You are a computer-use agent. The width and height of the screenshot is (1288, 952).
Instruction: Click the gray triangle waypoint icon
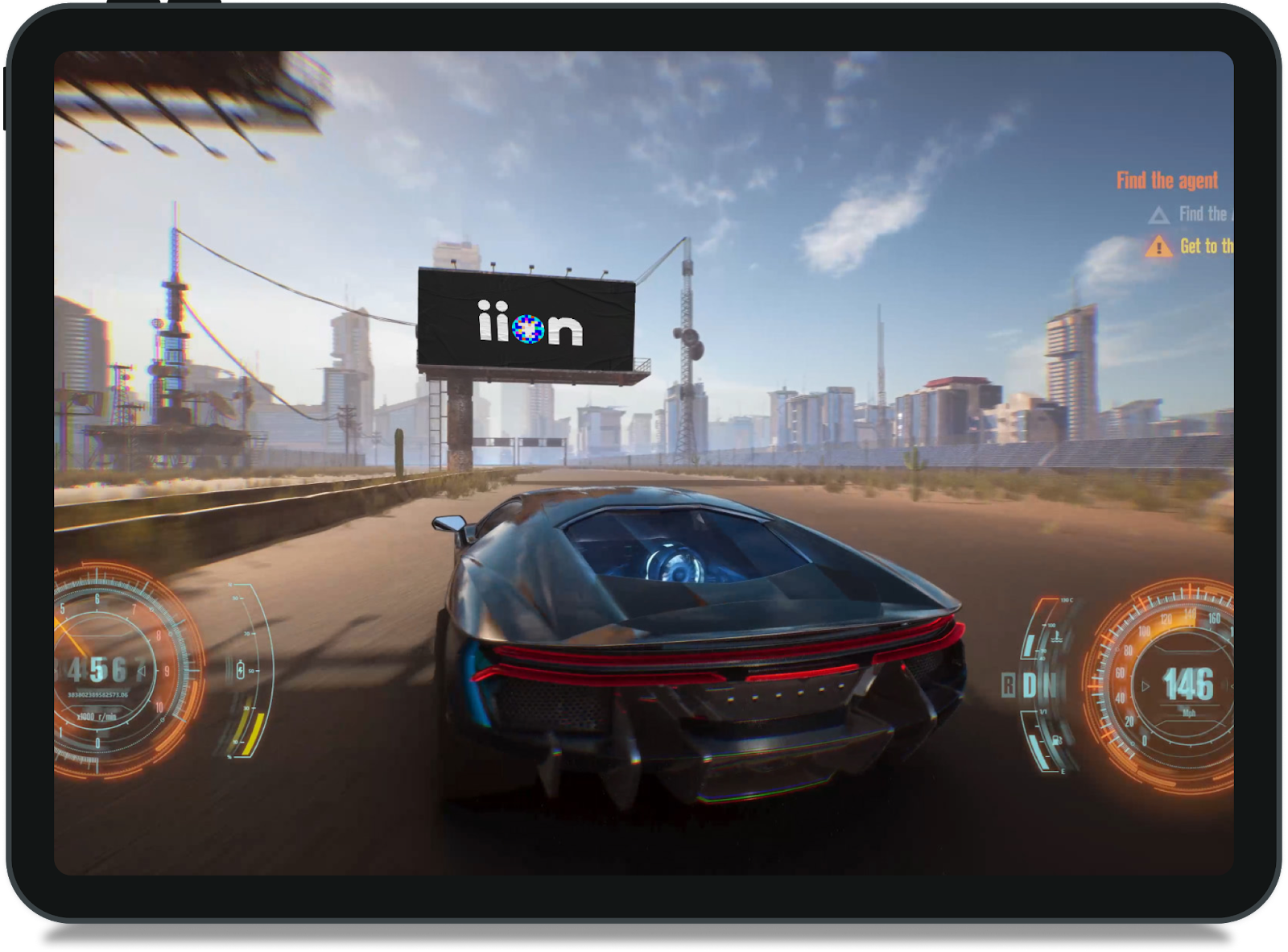pyautogui.click(x=1159, y=216)
